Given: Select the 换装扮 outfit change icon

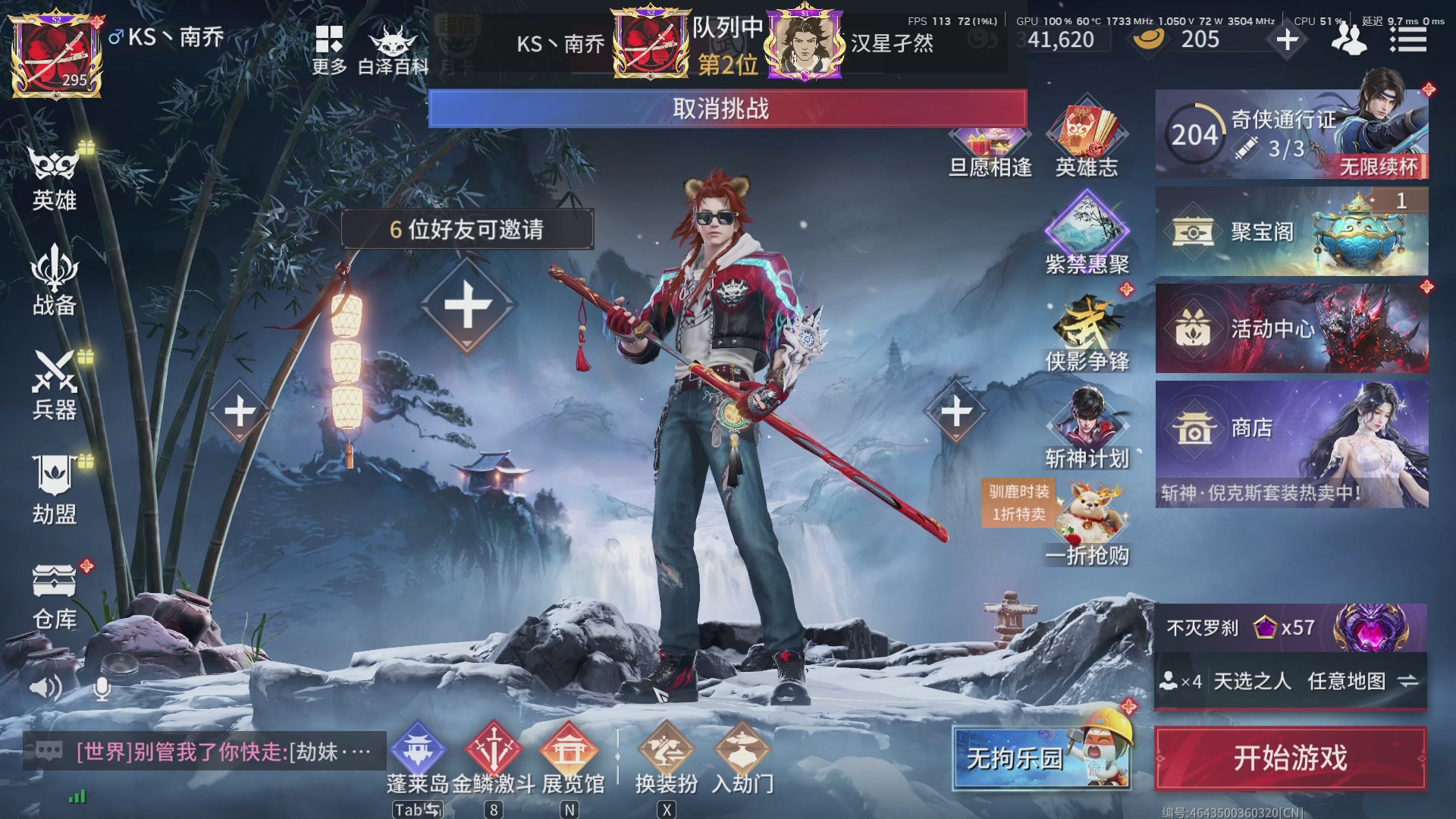Looking at the screenshot, I should pos(665,751).
